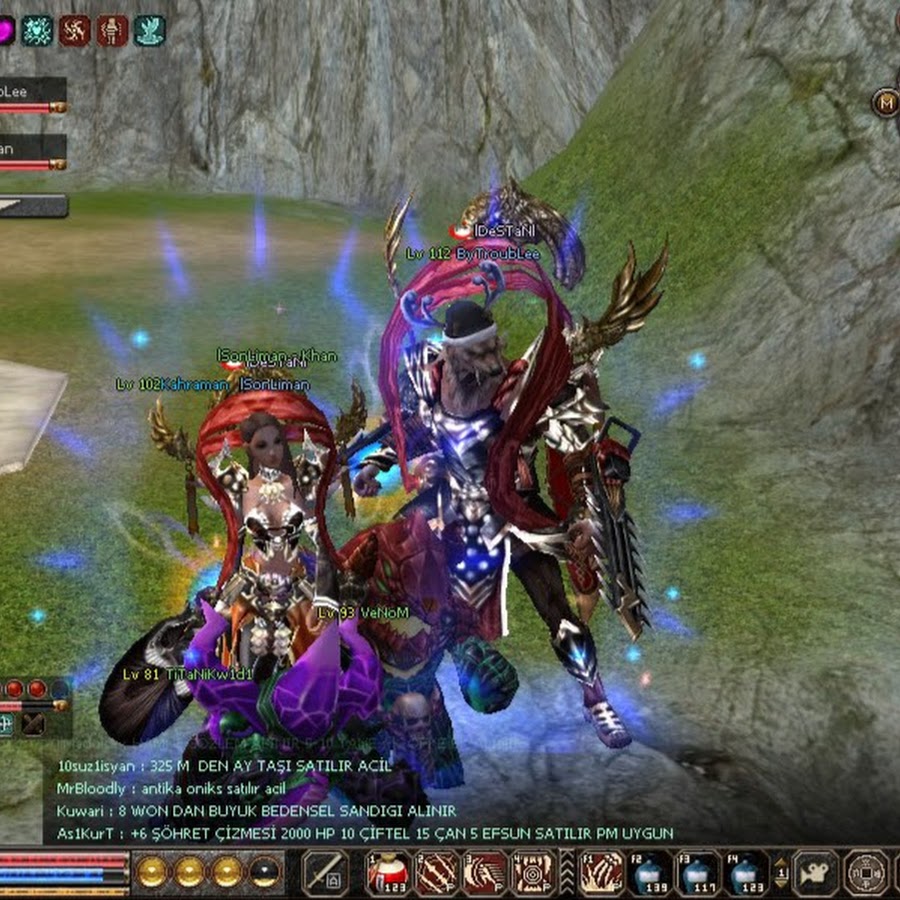
Task: Activate the claw slash skill in quickslot 2
Action: 436,872
